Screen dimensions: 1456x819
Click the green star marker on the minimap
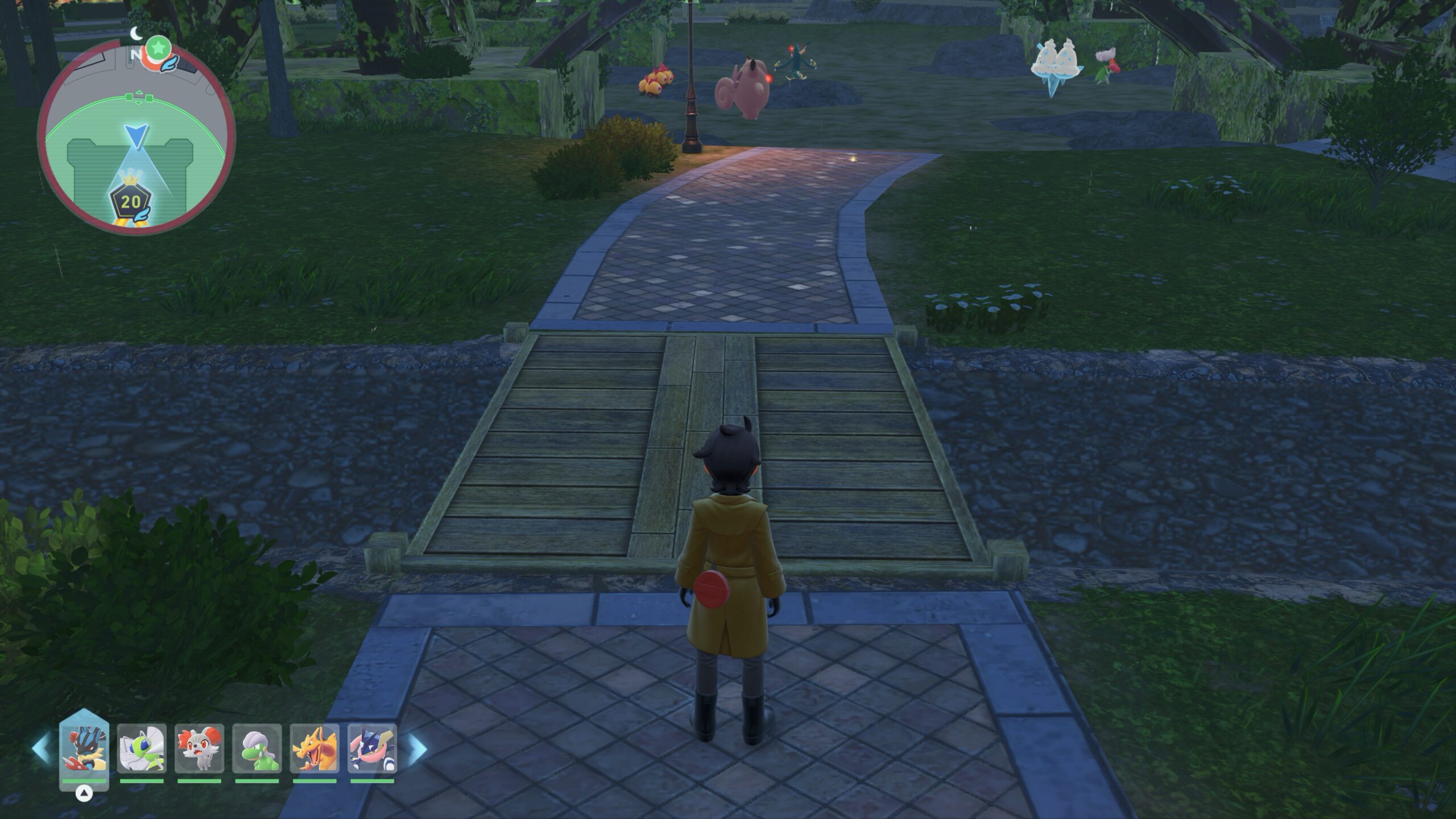tap(158, 45)
